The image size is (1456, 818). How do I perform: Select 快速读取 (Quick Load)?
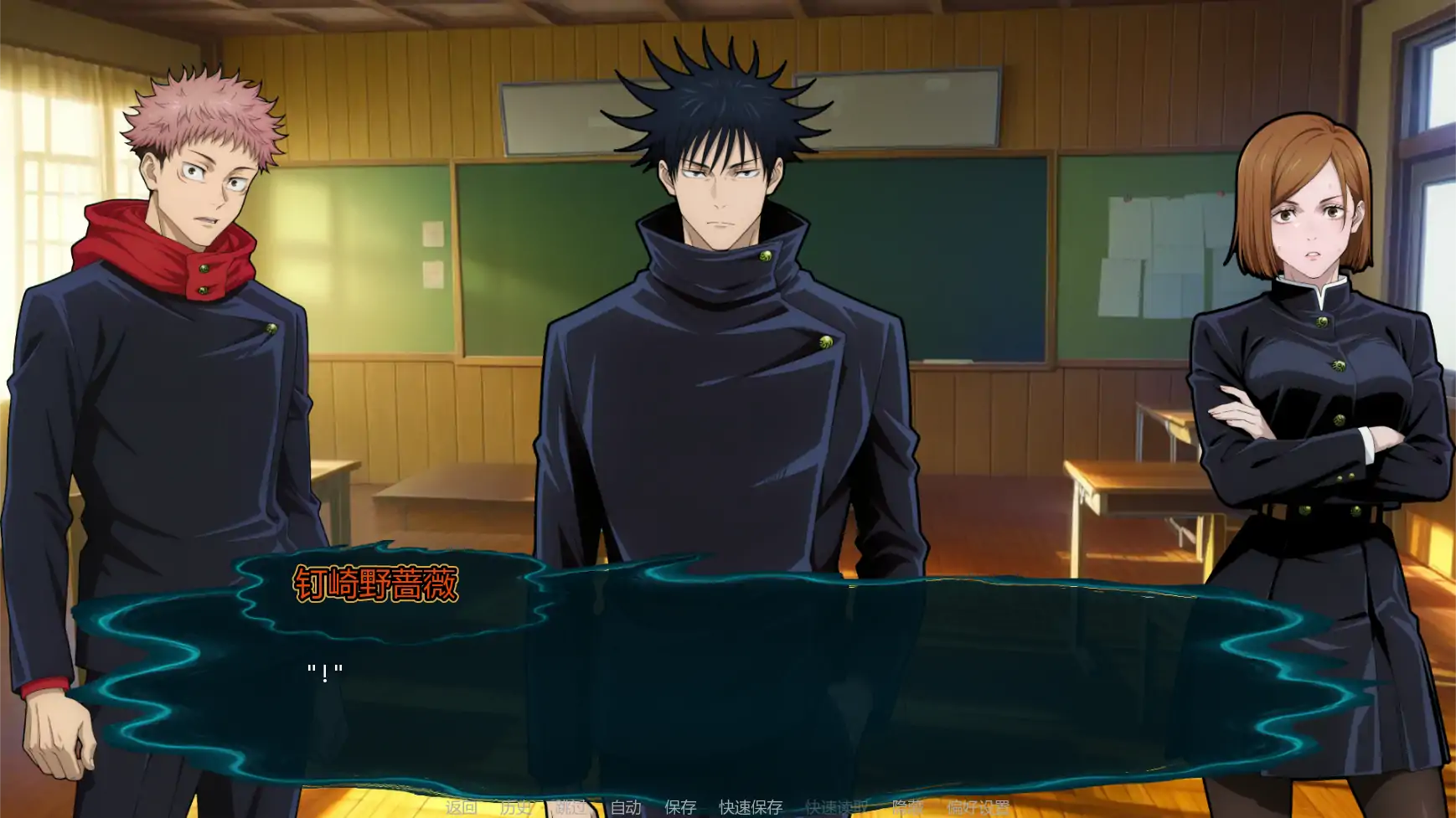point(836,807)
